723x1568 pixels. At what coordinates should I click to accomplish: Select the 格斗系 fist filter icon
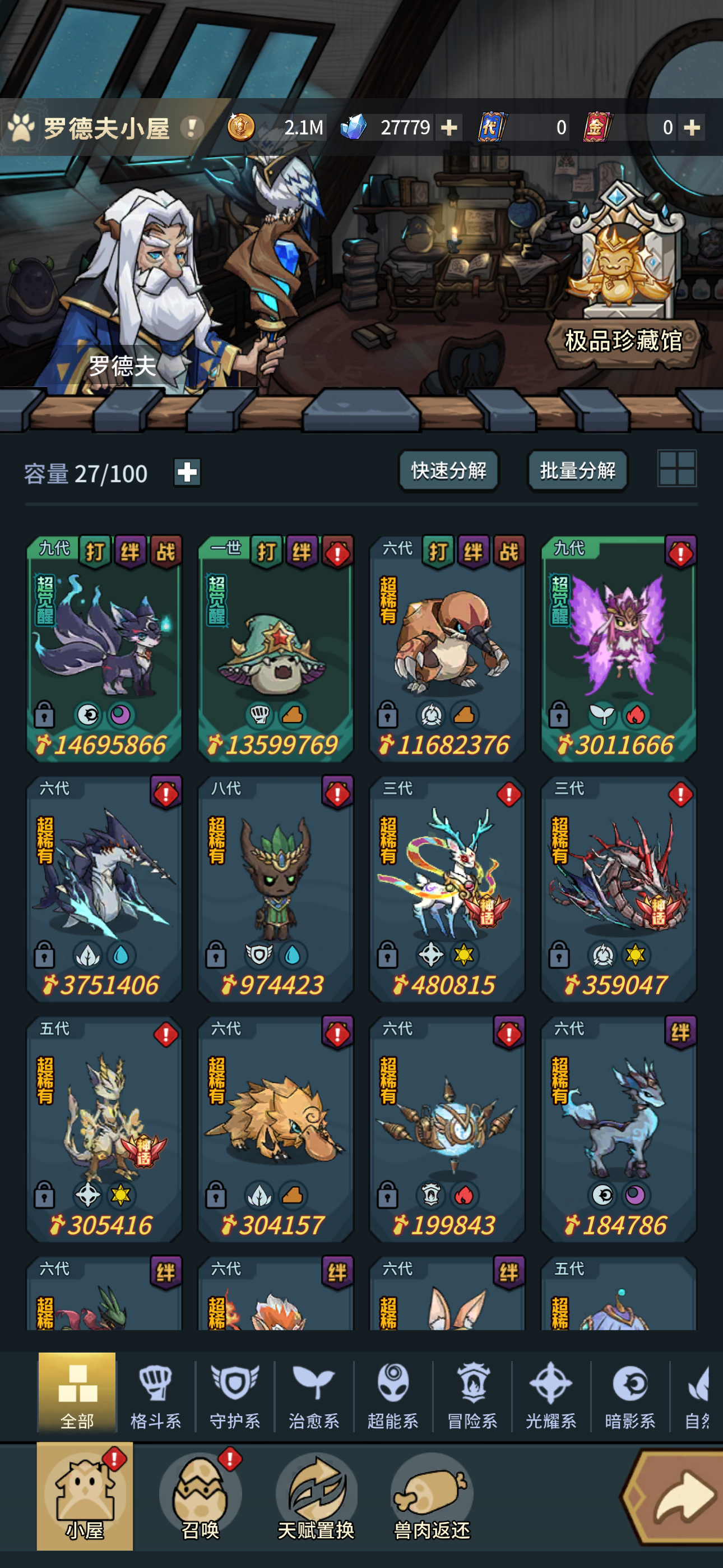156,1391
